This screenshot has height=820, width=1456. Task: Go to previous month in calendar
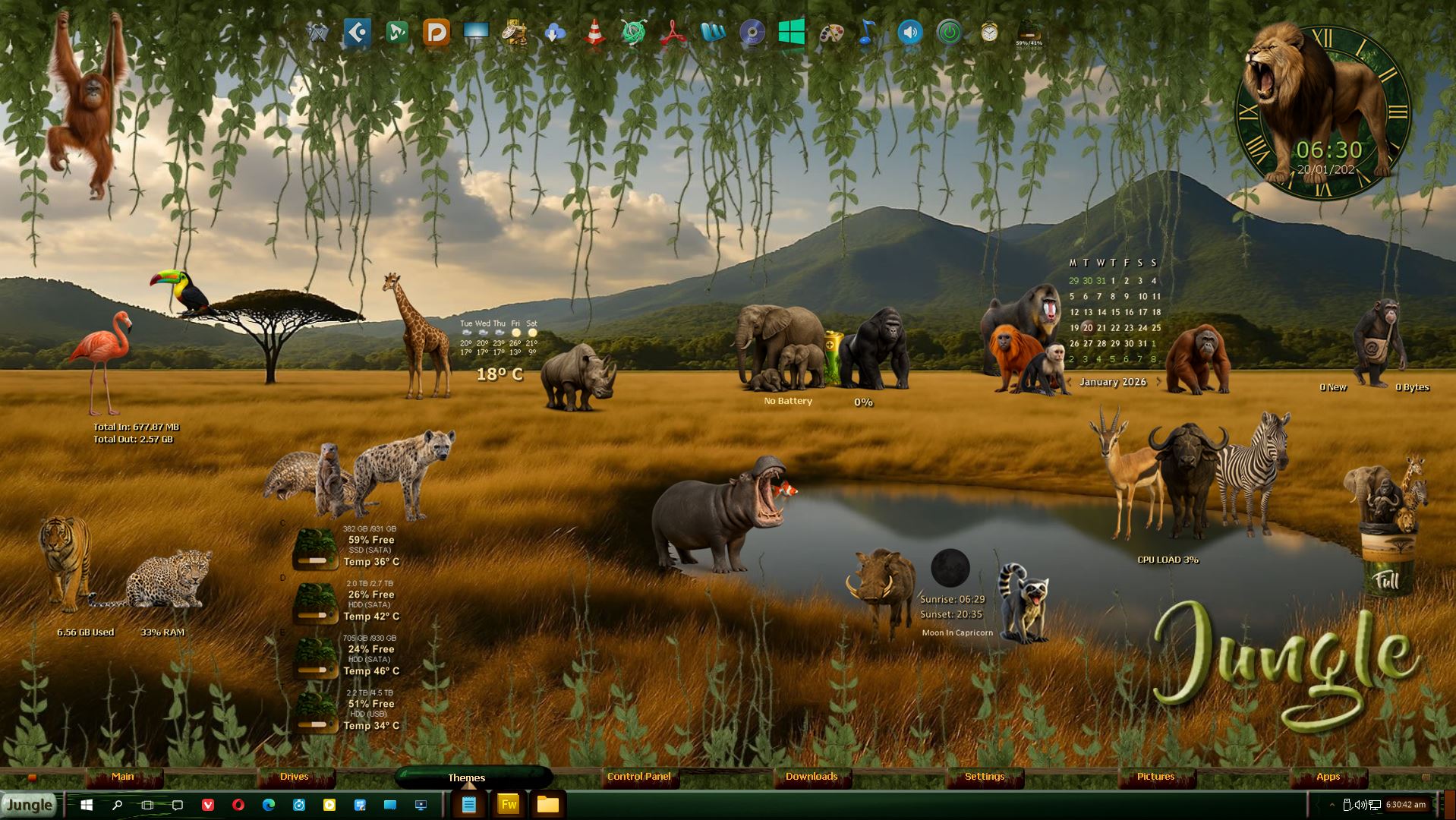[1070, 382]
